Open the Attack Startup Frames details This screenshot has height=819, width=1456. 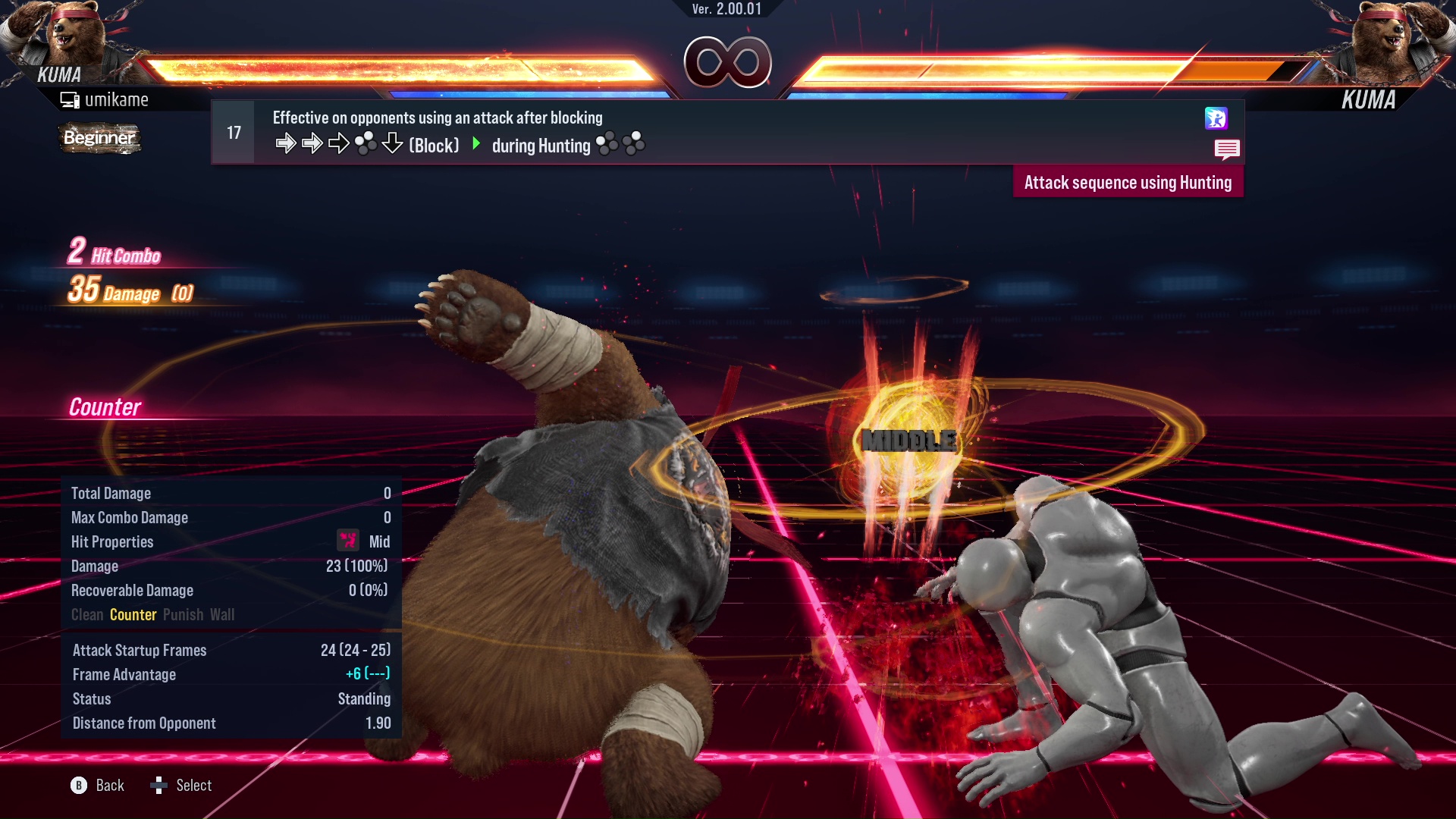139,650
